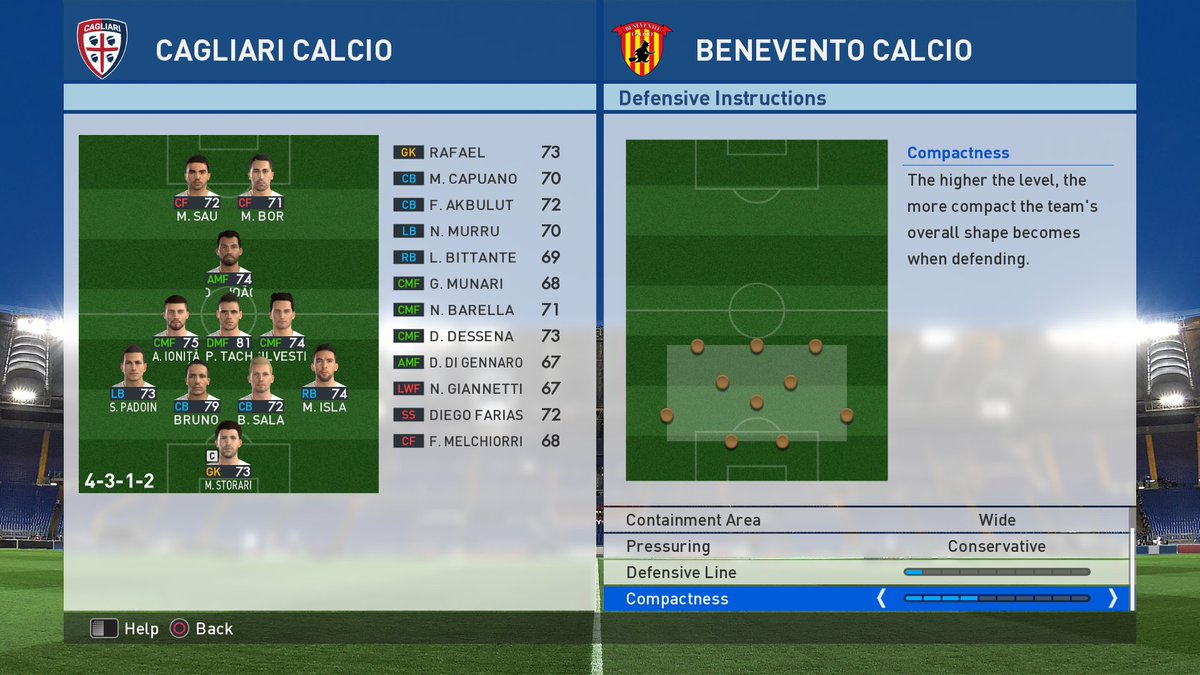Adjust the Compactness level bar

(996, 599)
